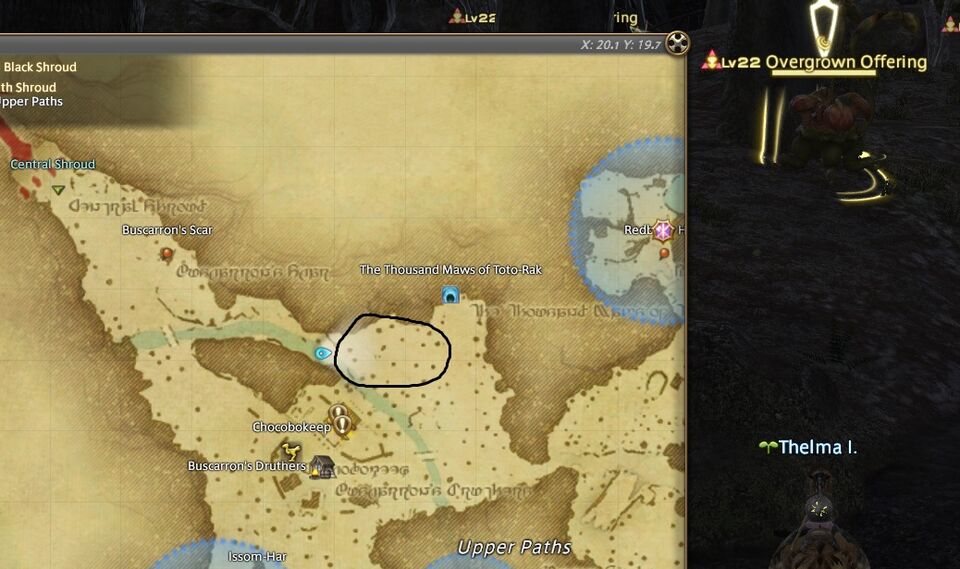Viewport: 960px width, 569px height.
Task: Click the quest exclamation marker near Chocobokeep
Action: 342,421
